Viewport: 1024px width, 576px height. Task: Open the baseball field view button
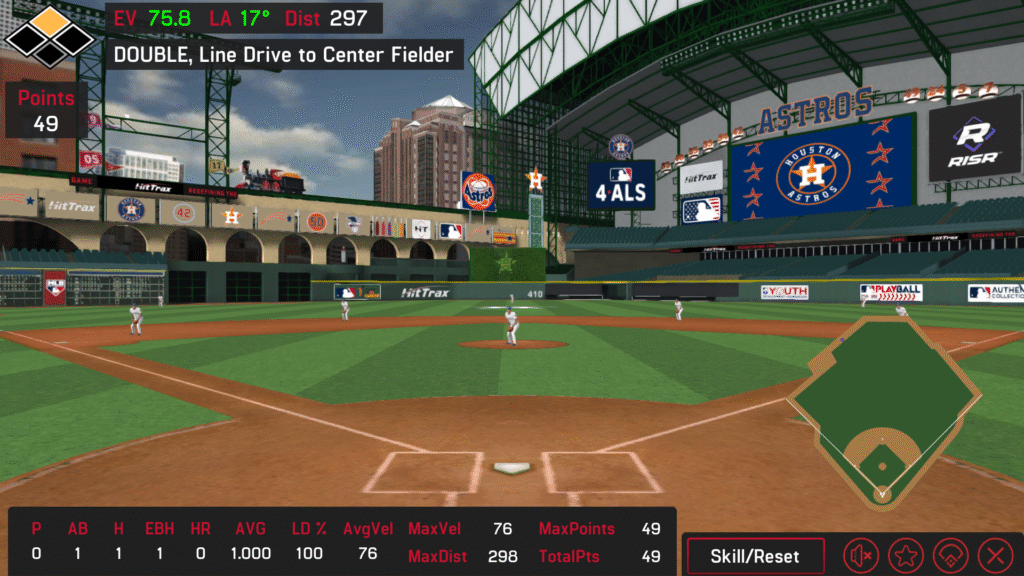pos(950,555)
